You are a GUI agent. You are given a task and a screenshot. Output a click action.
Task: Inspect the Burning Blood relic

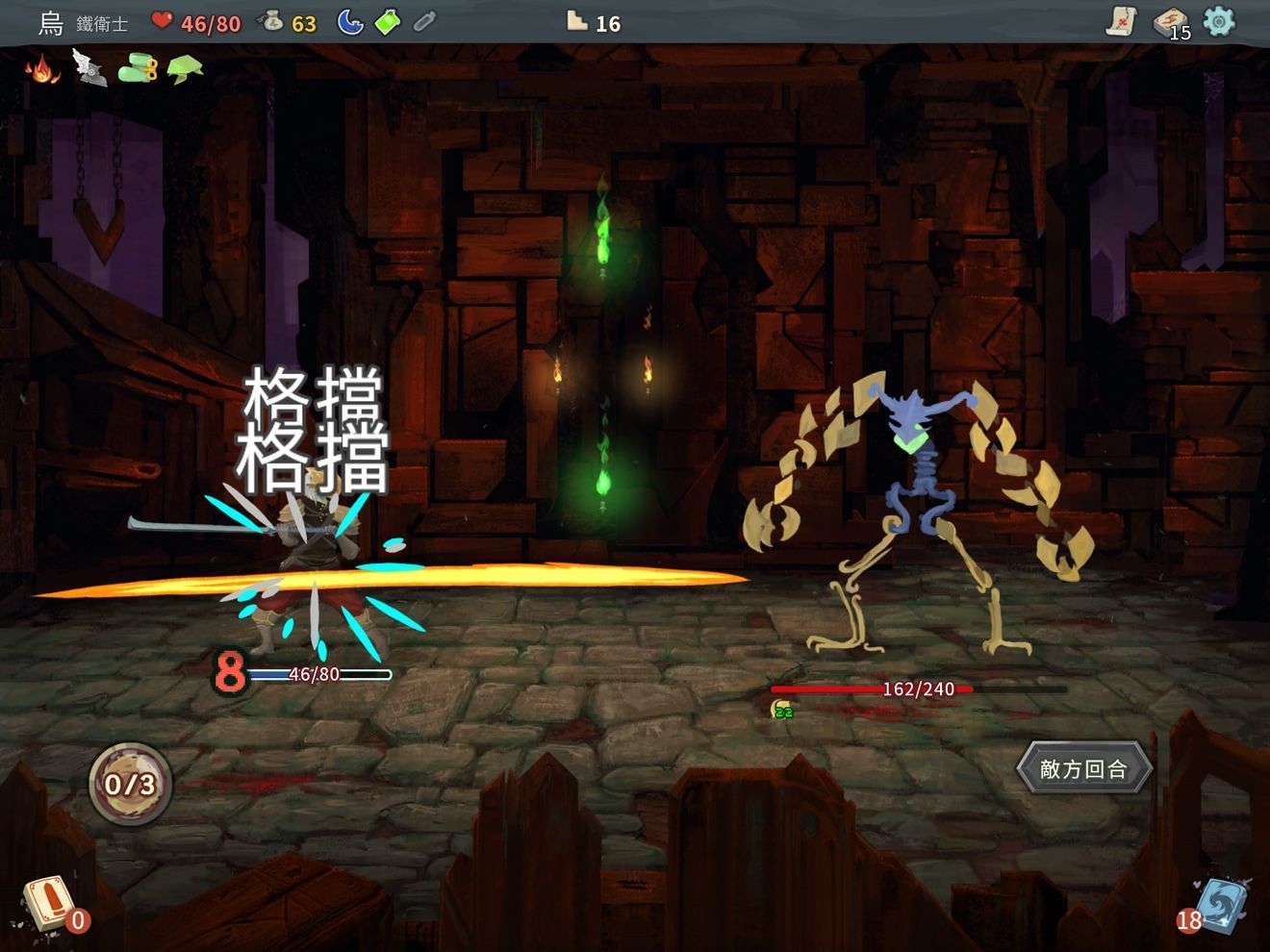(40, 69)
